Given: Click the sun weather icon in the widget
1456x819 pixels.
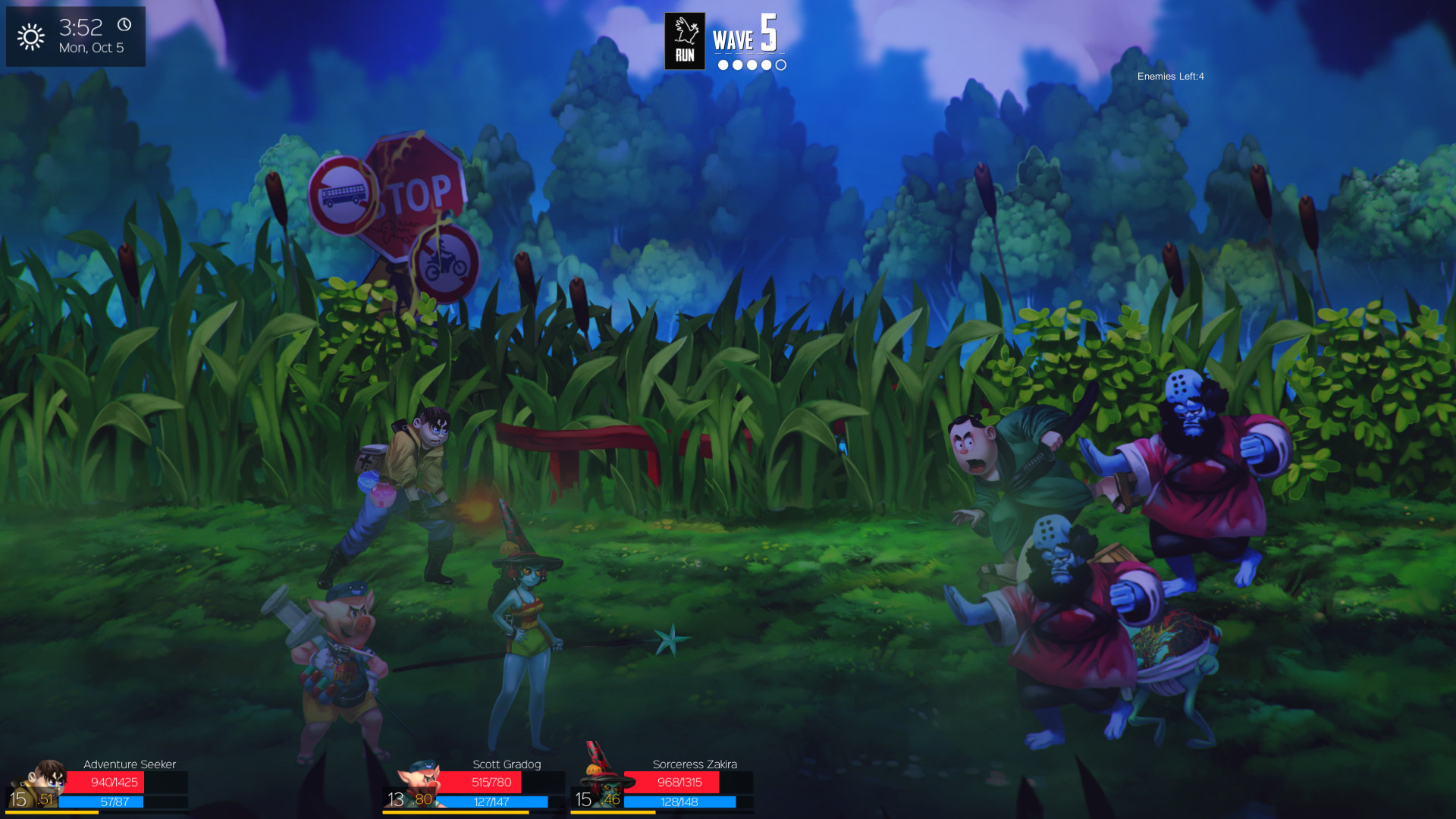Looking at the screenshot, I should [x=32, y=36].
